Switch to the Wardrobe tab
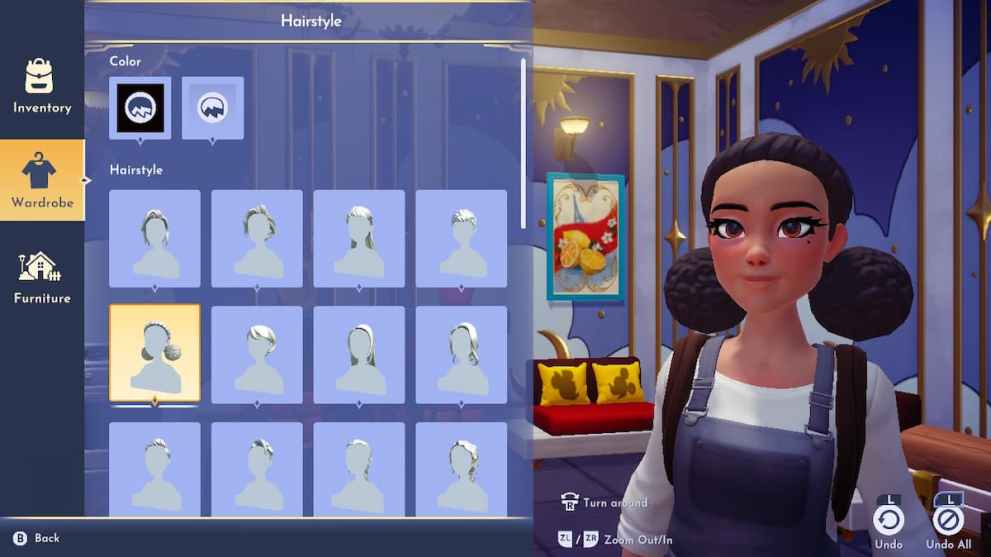The image size is (991, 557). [42, 180]
